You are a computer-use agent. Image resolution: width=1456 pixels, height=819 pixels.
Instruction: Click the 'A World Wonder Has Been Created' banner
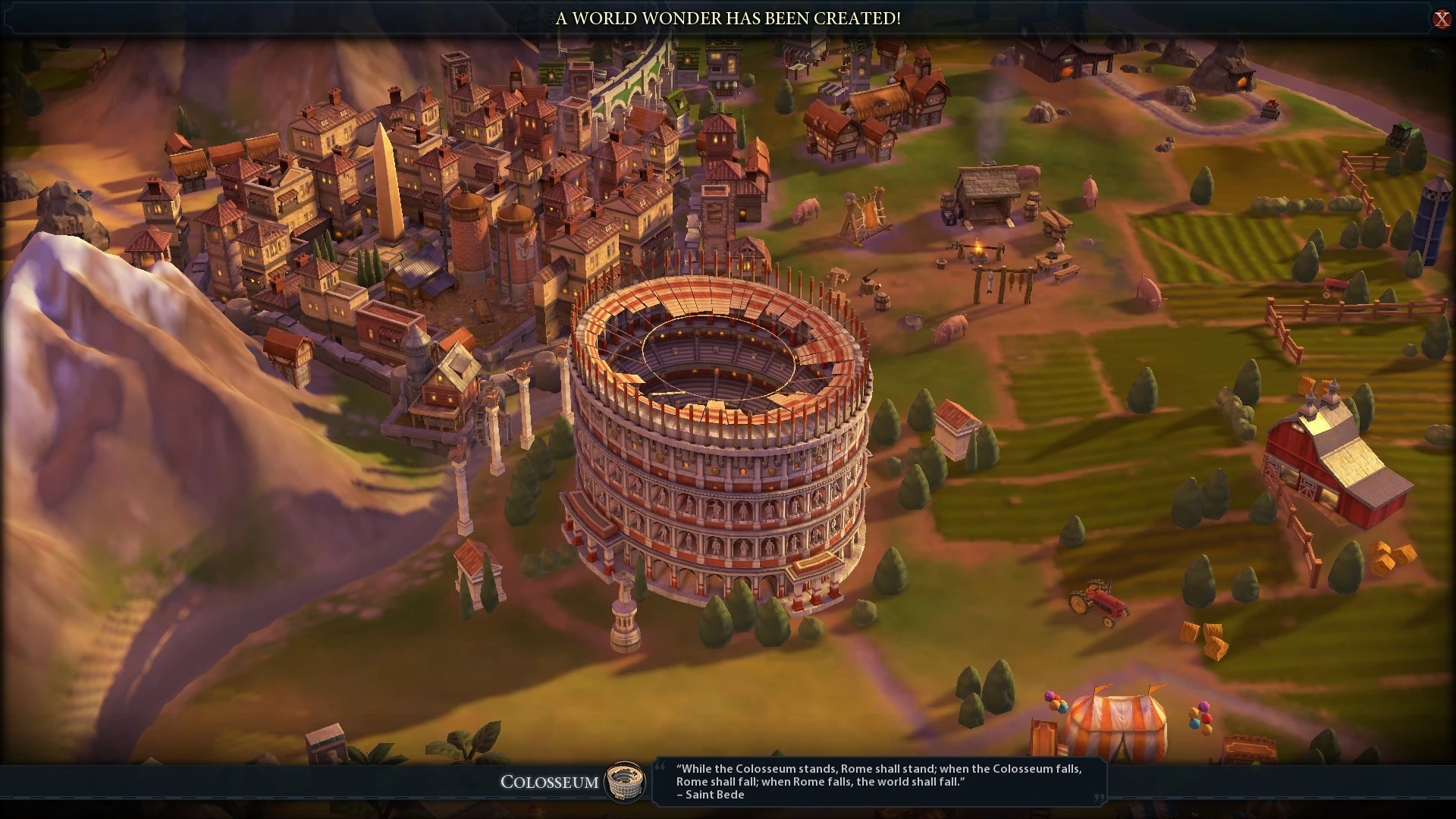[727, 19]
